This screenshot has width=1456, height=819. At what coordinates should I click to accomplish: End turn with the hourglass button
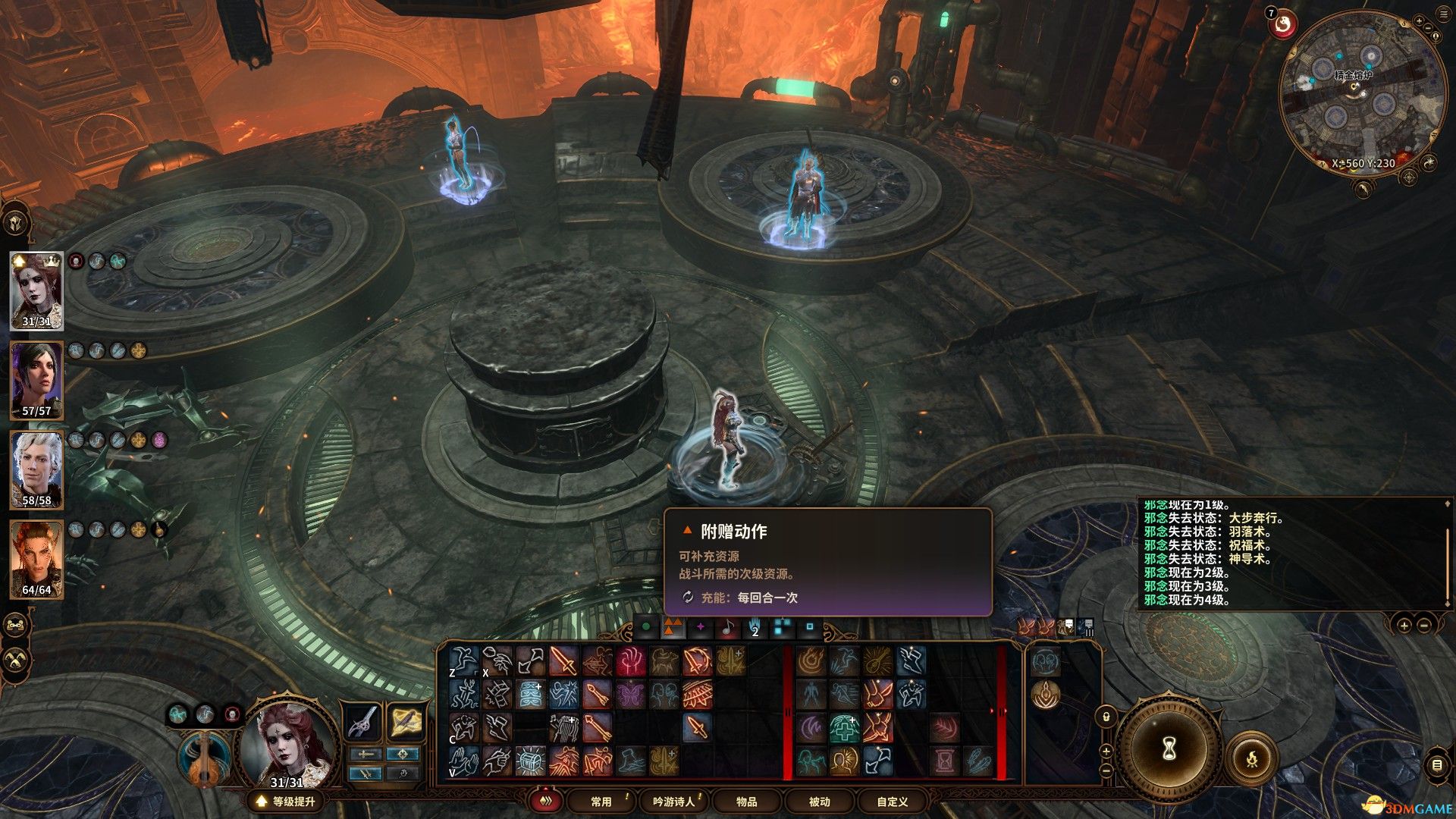(x=1169, y=749)
